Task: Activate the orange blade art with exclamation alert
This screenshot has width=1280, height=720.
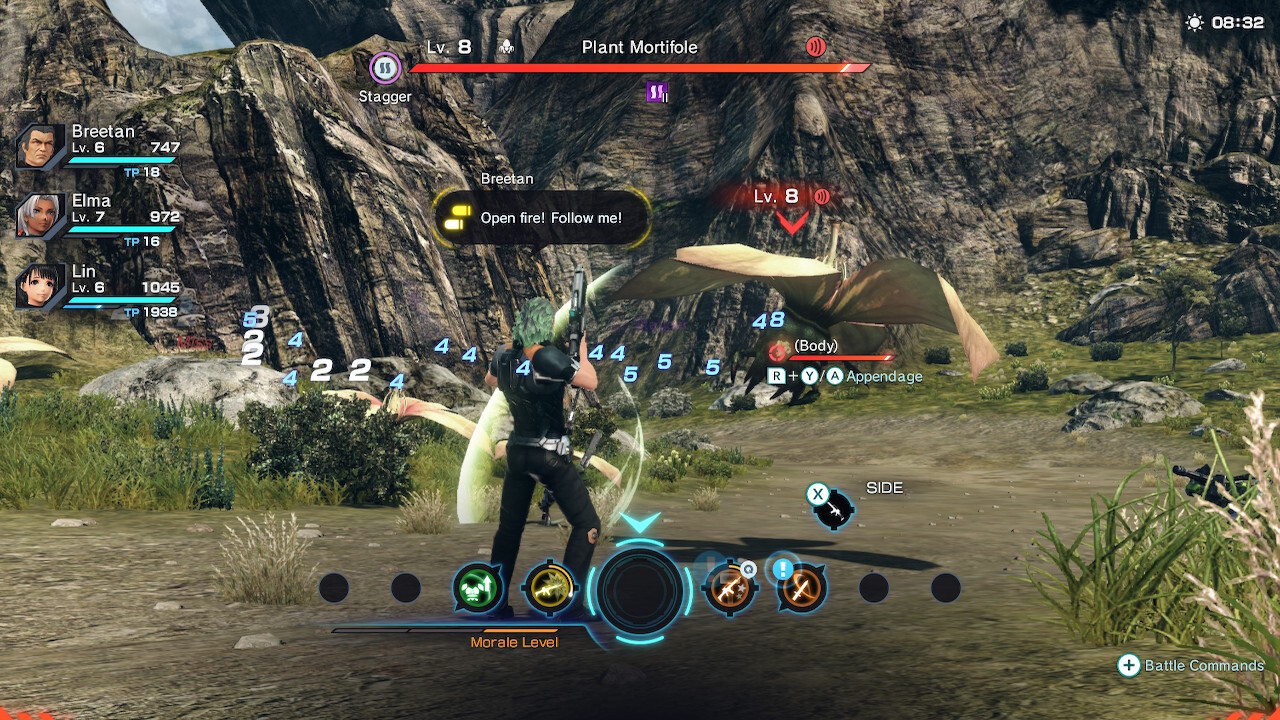Action: pos(801,588)
